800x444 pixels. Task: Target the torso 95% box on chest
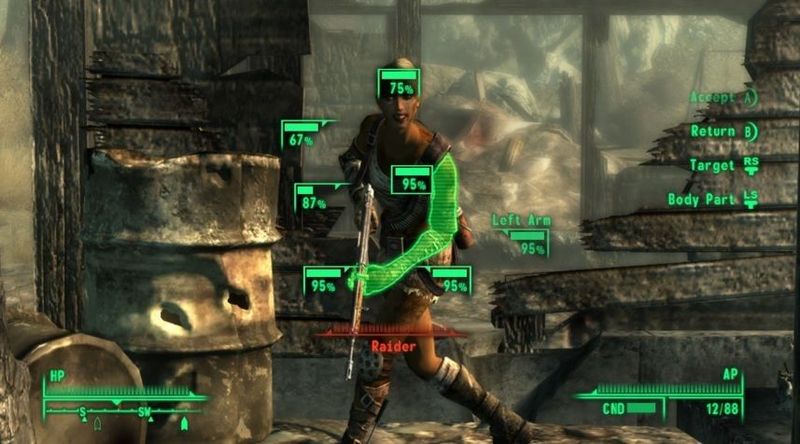[x=410, y=182]
